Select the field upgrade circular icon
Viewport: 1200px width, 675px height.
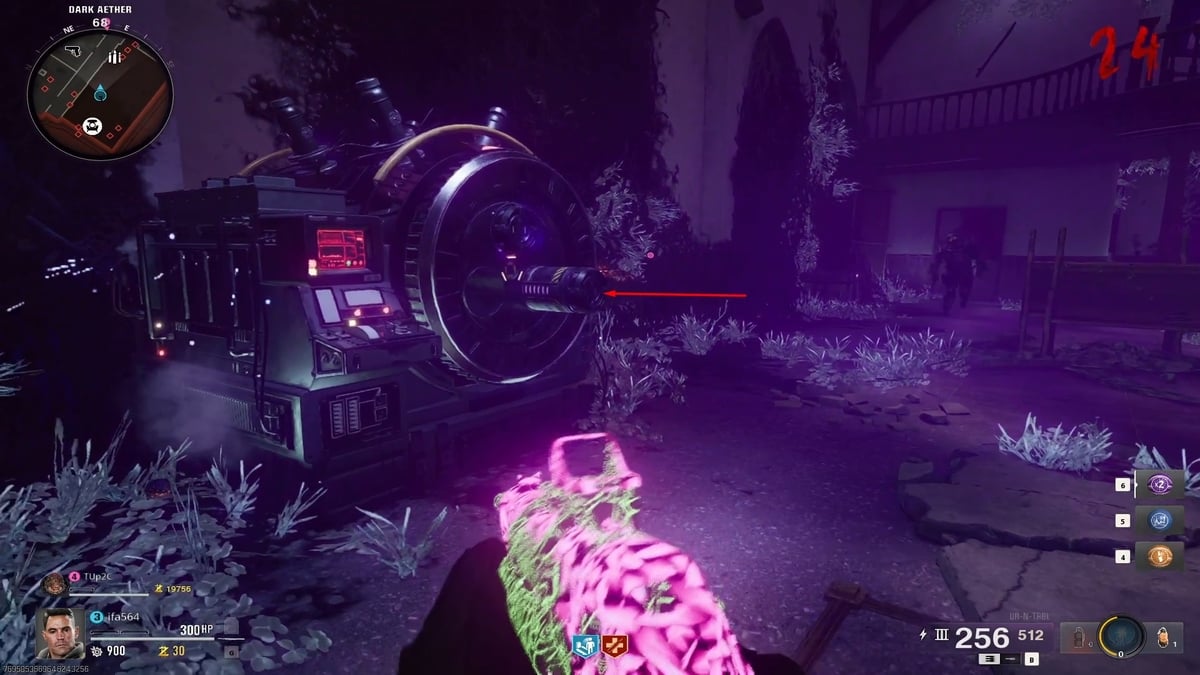click(1121, 637)
